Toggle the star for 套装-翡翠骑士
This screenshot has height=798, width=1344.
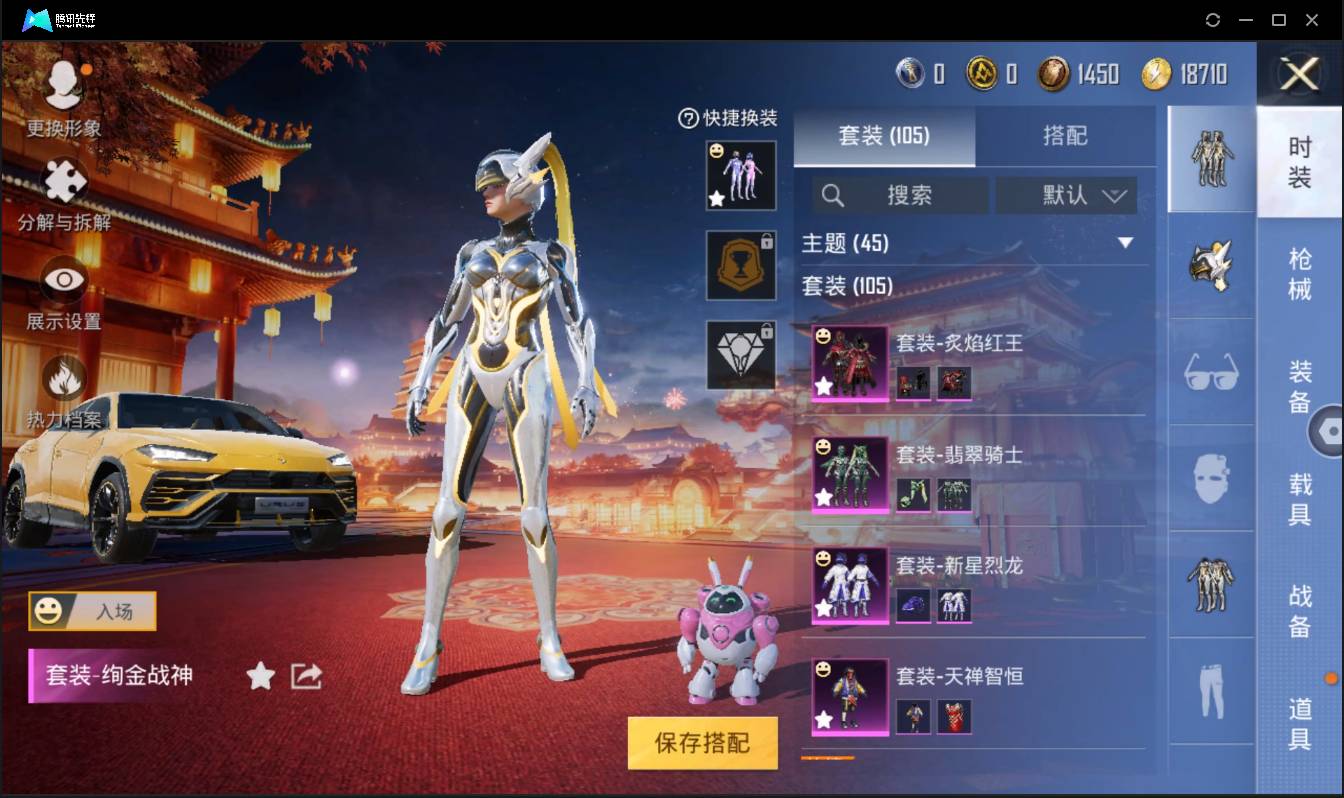pos(823,497)
